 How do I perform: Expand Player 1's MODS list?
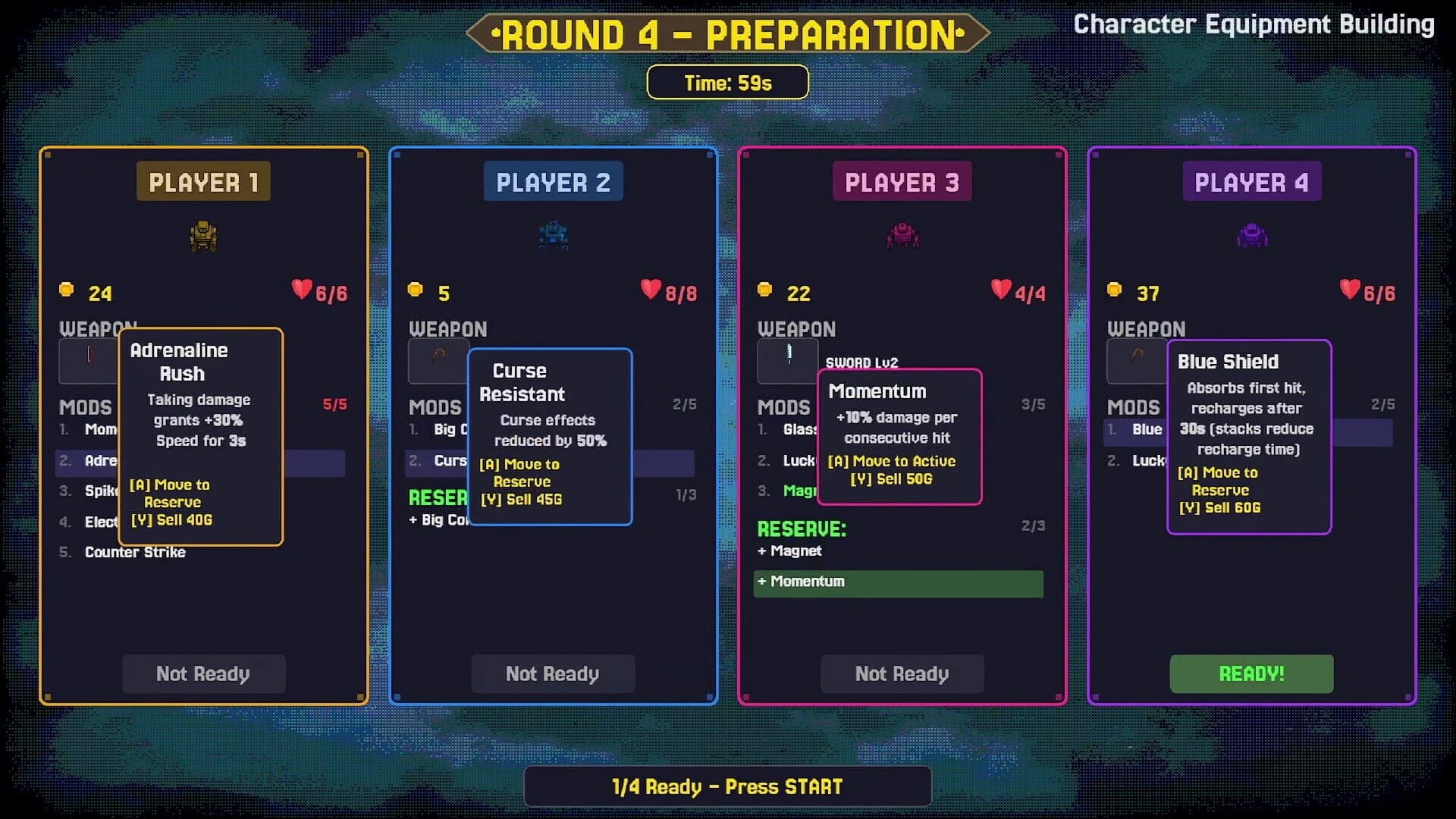pyautogui.click(x=86, y=407)
